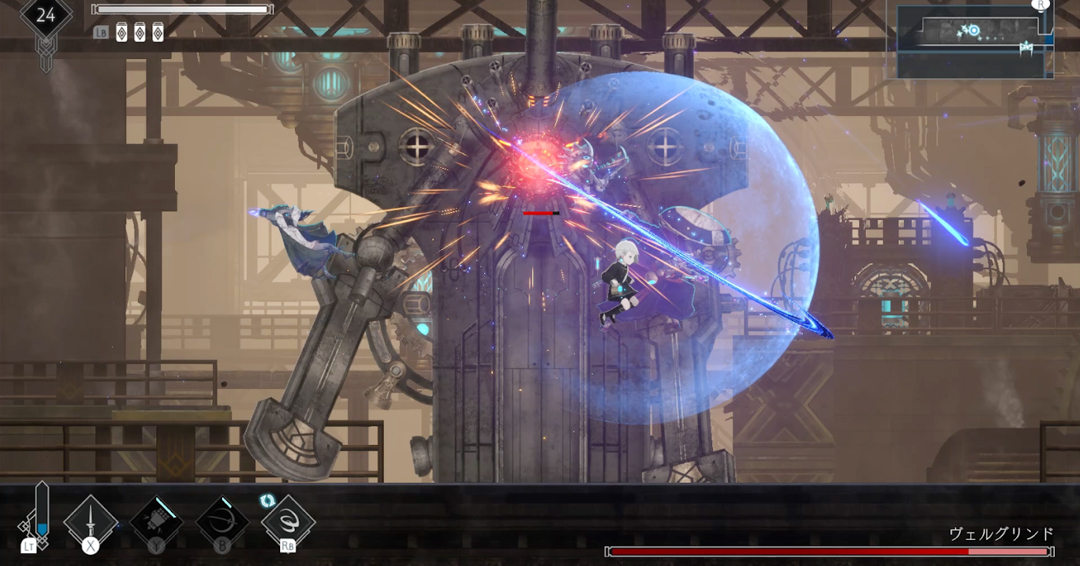
Task: Click the level 24 diamond badge
Action: click(x=46, y=16)
